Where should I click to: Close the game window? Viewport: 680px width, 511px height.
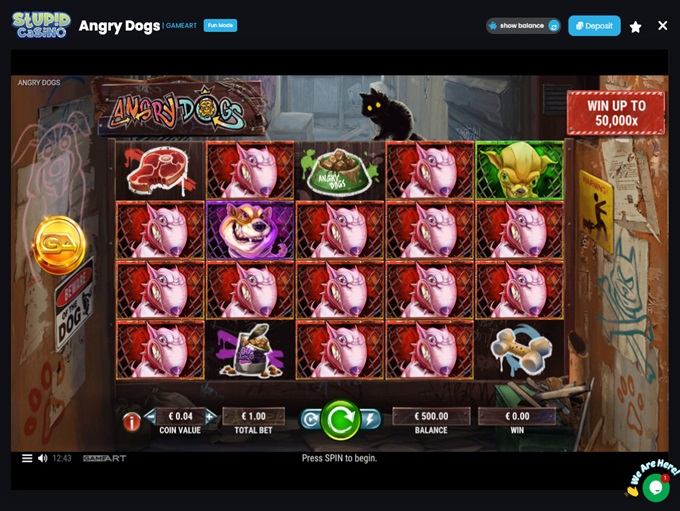[662, 26]
